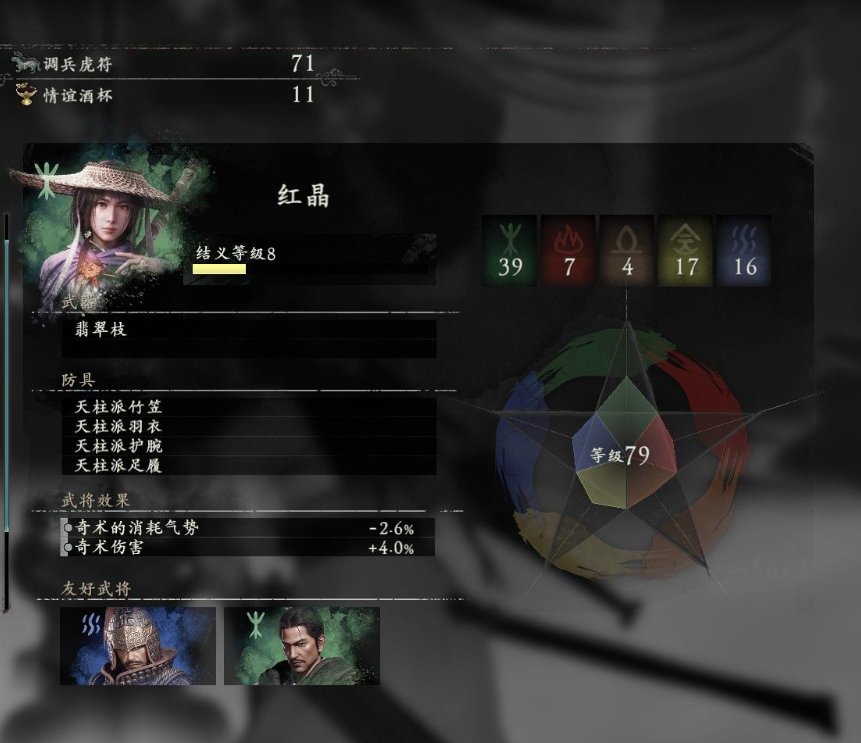Choose the Earth virtue tile showing 4
Image resolution: width=861 pixels, height=743 pixels.
[626, 250]
